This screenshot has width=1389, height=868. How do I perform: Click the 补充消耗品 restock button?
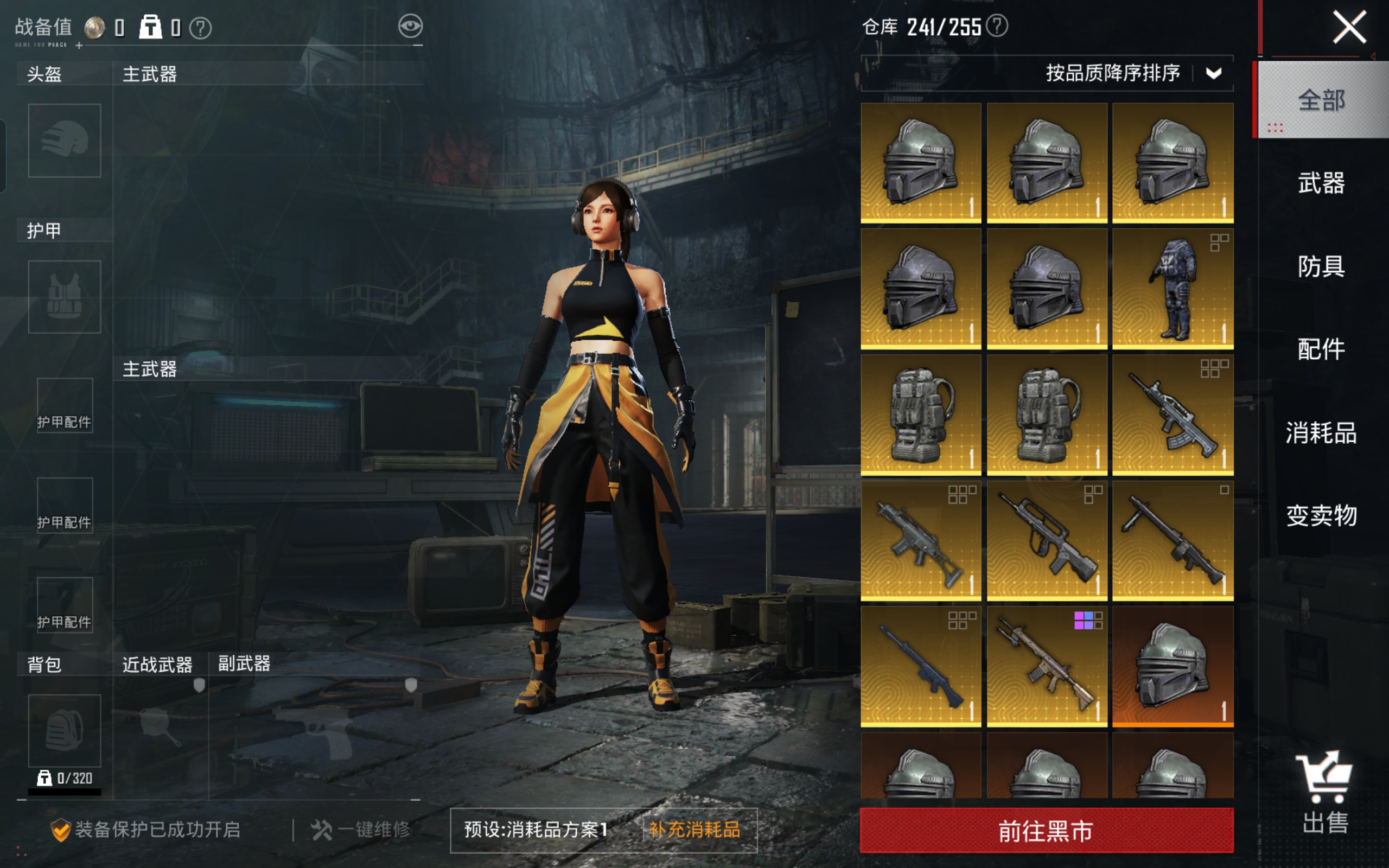click(694, 829)
